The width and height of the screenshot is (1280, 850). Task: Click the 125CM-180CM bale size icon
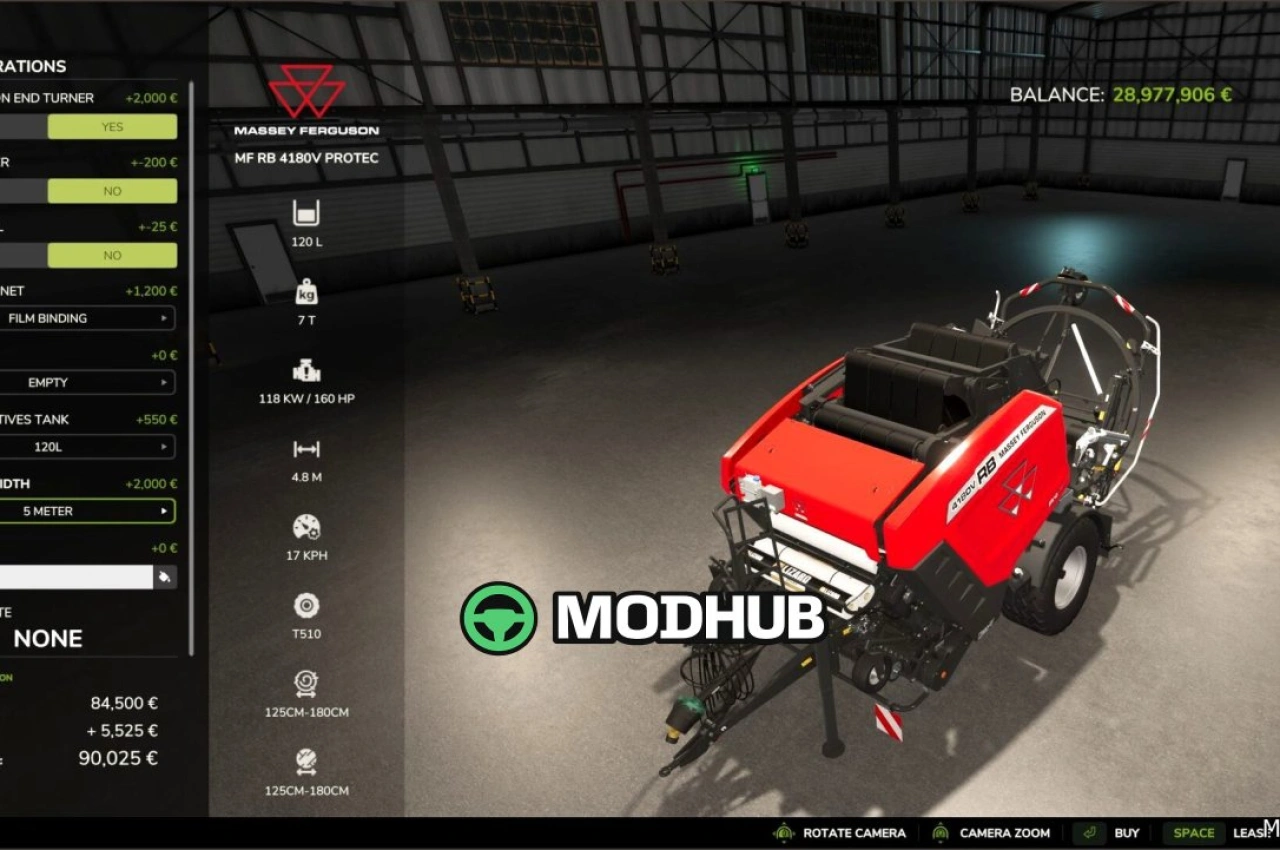pos(305,684)
